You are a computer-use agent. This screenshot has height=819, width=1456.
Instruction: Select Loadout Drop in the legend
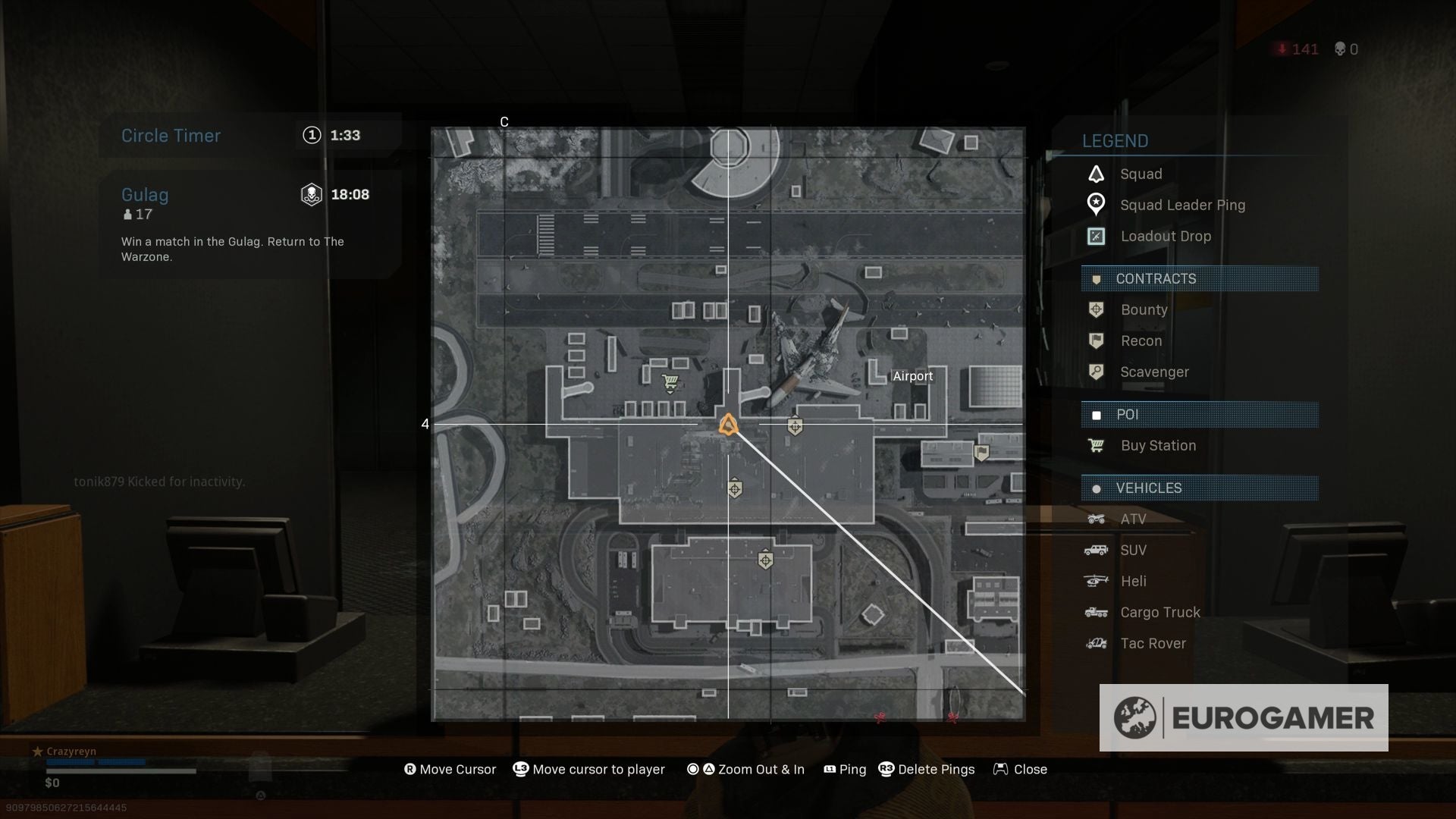click(x=1166, y=237)
